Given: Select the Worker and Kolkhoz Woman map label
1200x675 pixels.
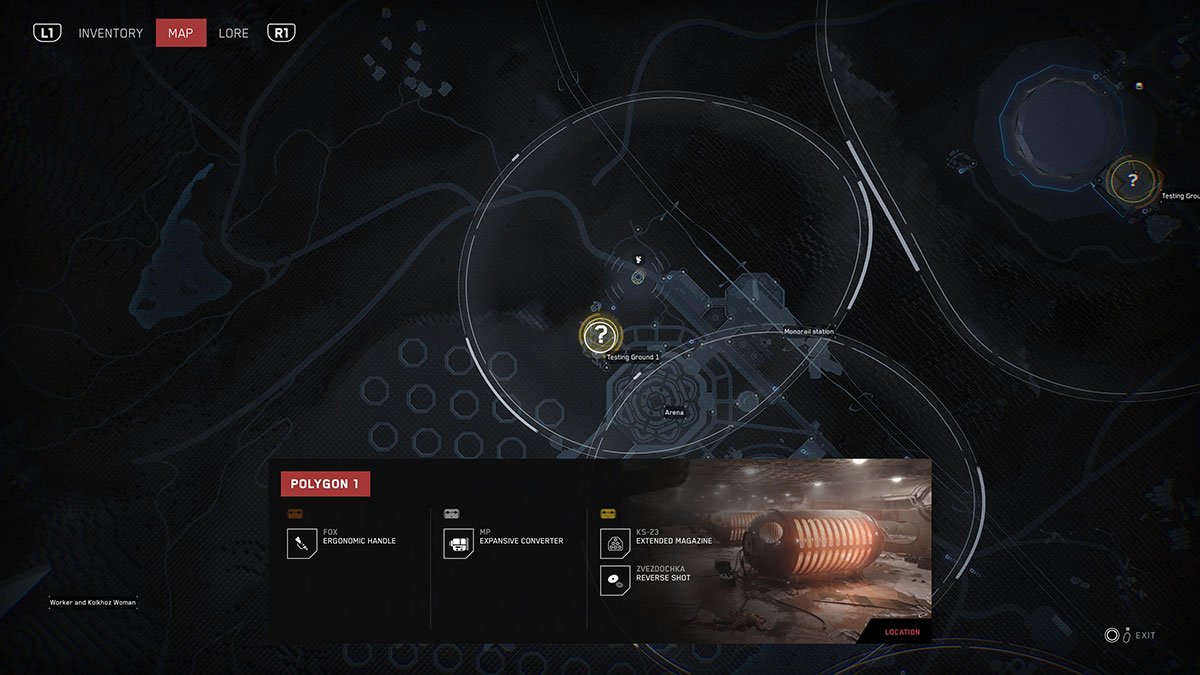Looking at the screenshot, I should [x=93, y=602].
